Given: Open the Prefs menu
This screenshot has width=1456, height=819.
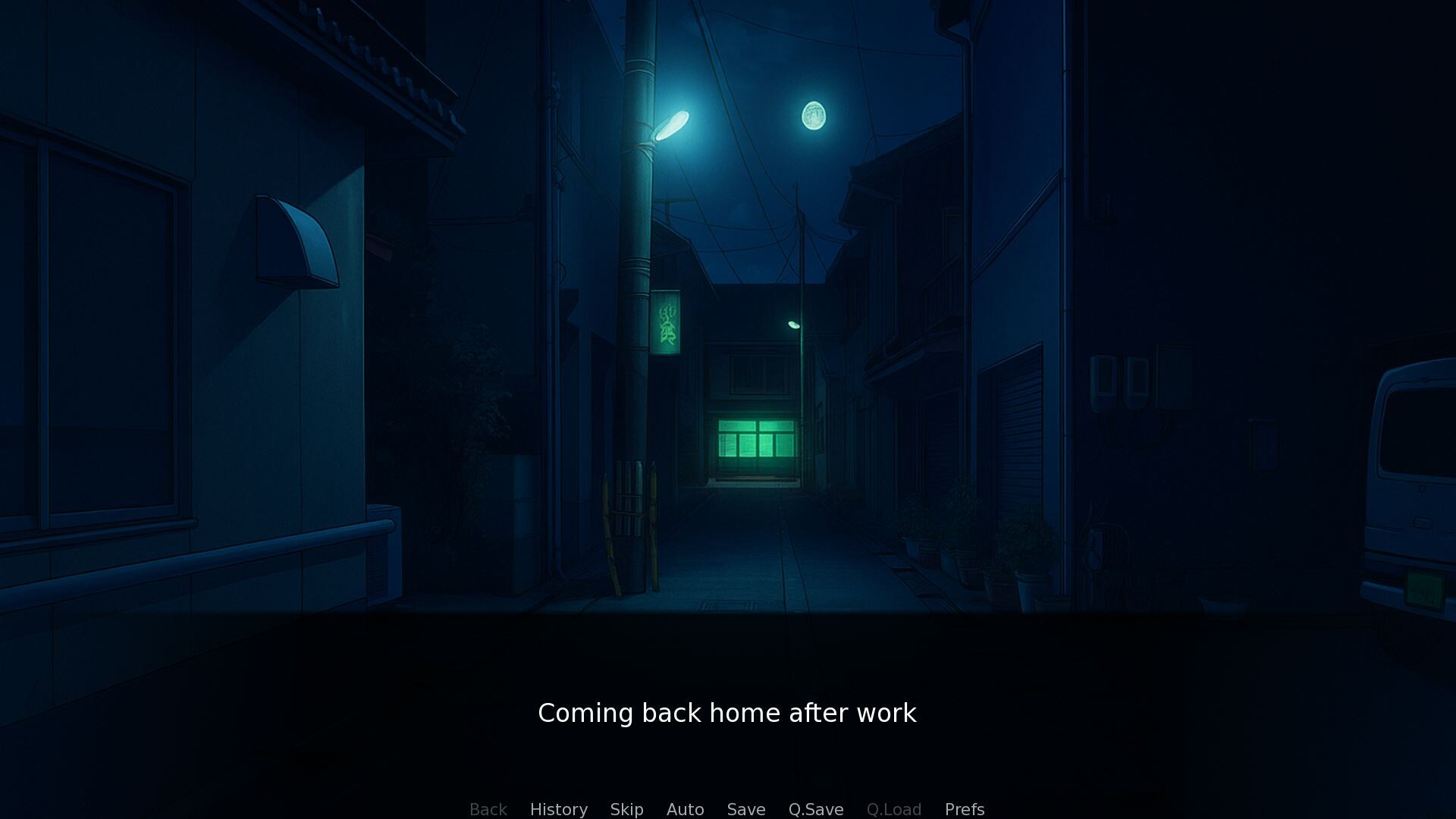Looking at the screenshot, I should click(964, 809).
